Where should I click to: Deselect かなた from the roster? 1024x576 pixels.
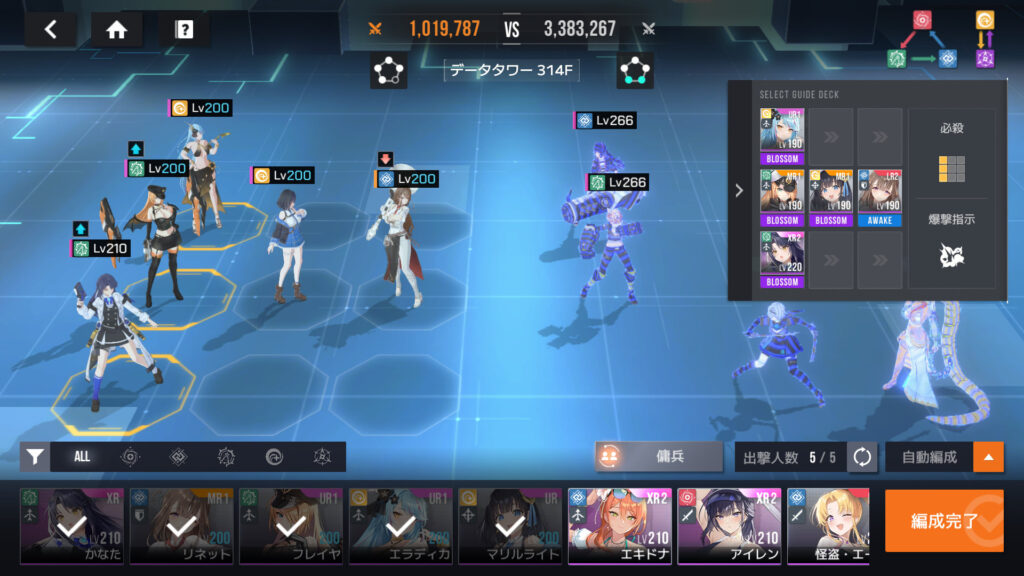pos(72,527)
